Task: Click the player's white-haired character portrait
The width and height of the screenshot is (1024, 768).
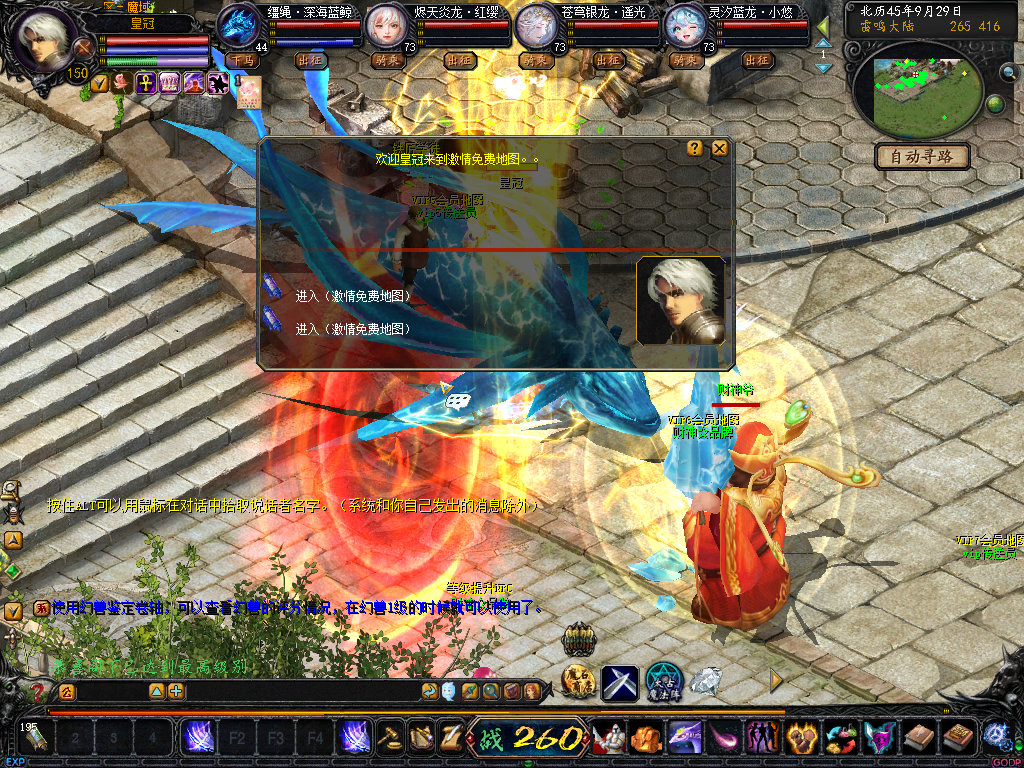Action: click(46, 42)
